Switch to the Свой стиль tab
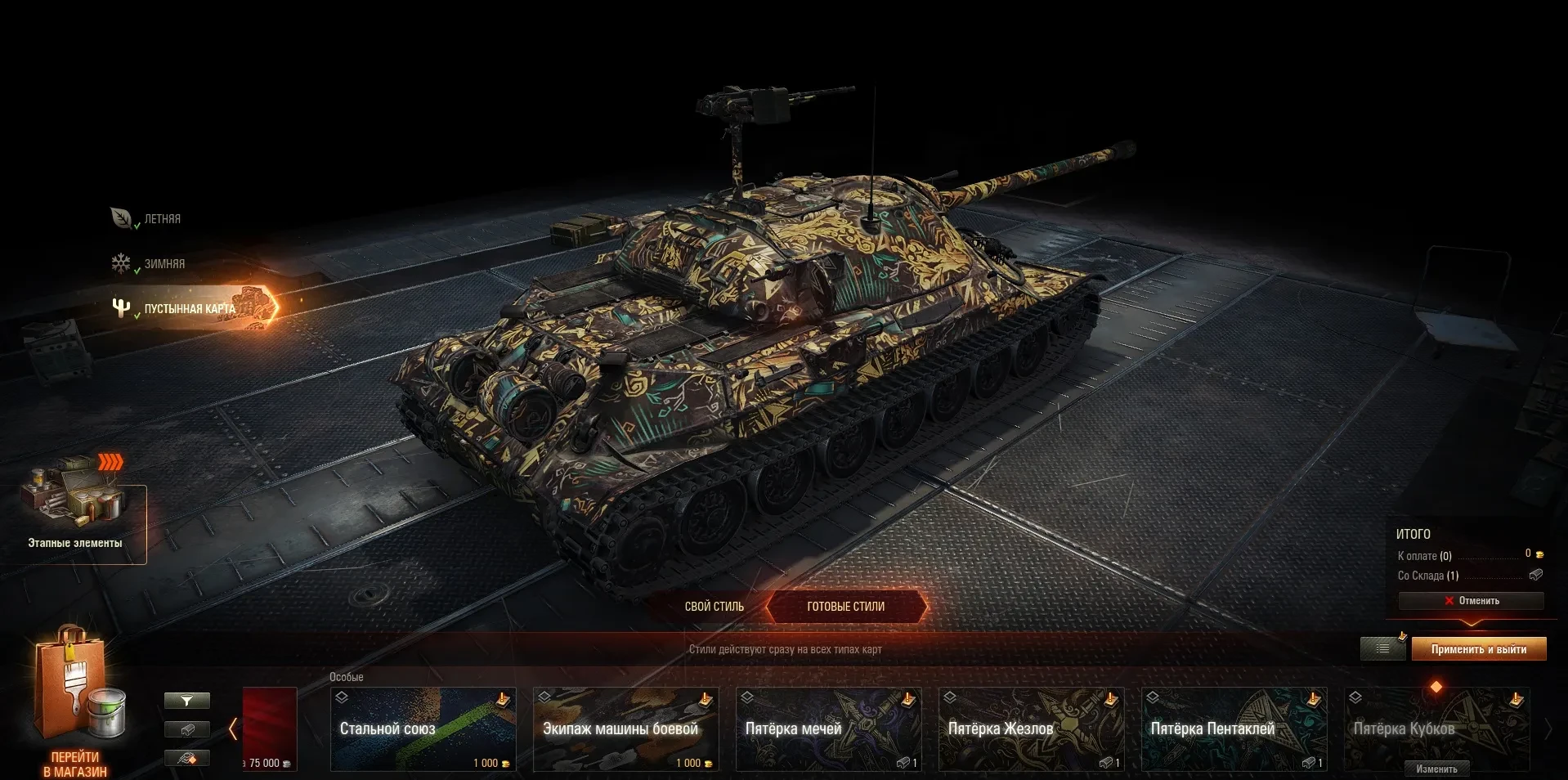The width and height of the screenshot is (1568, 780). pyautogui.click(x=714, y=607)
